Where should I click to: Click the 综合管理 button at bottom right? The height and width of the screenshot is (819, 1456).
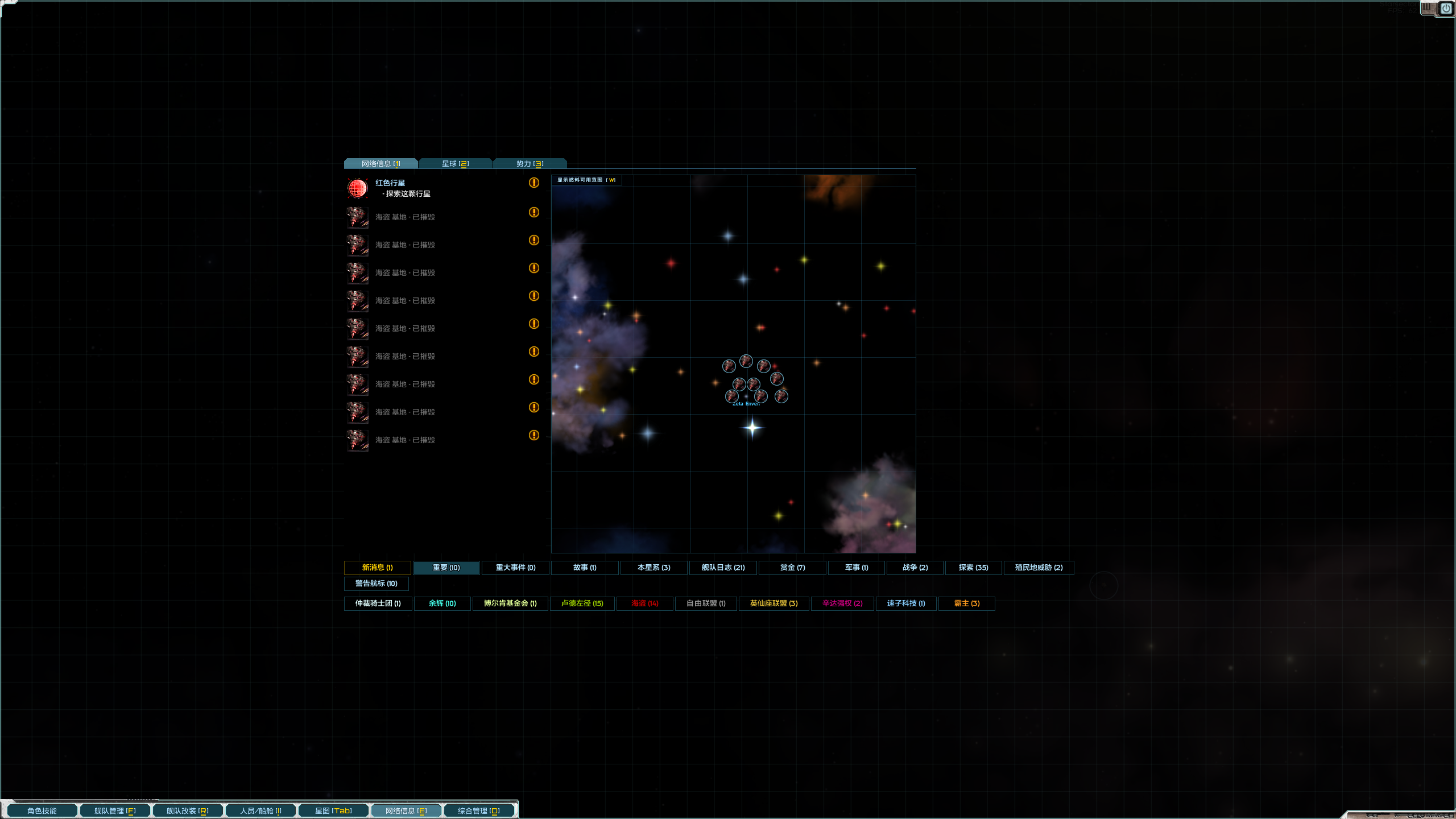click(x=479, y=810)
